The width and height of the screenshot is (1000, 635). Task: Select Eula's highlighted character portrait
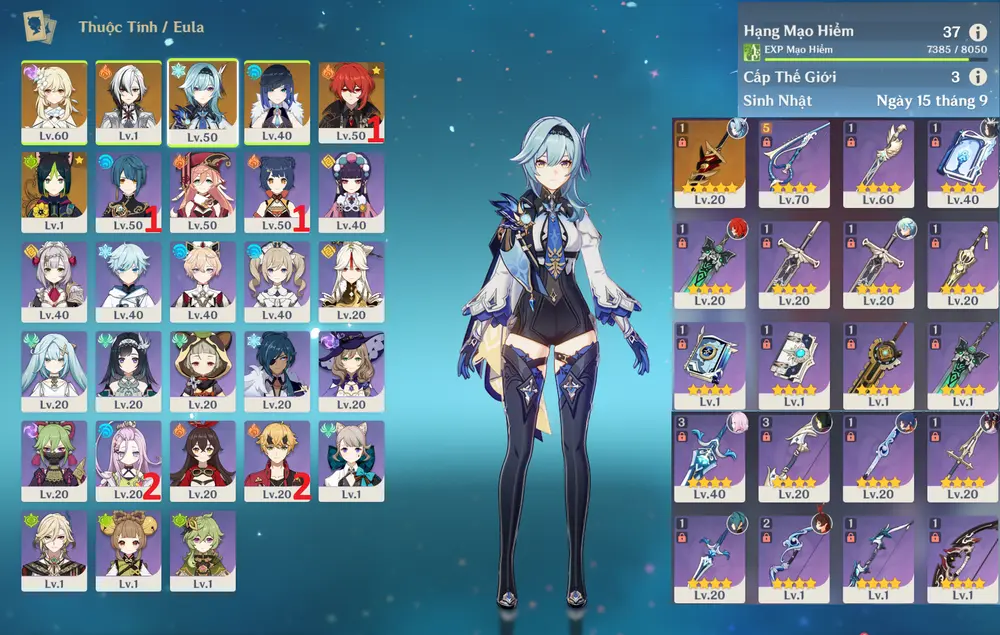pyautogui.click(x=203, y=100)
